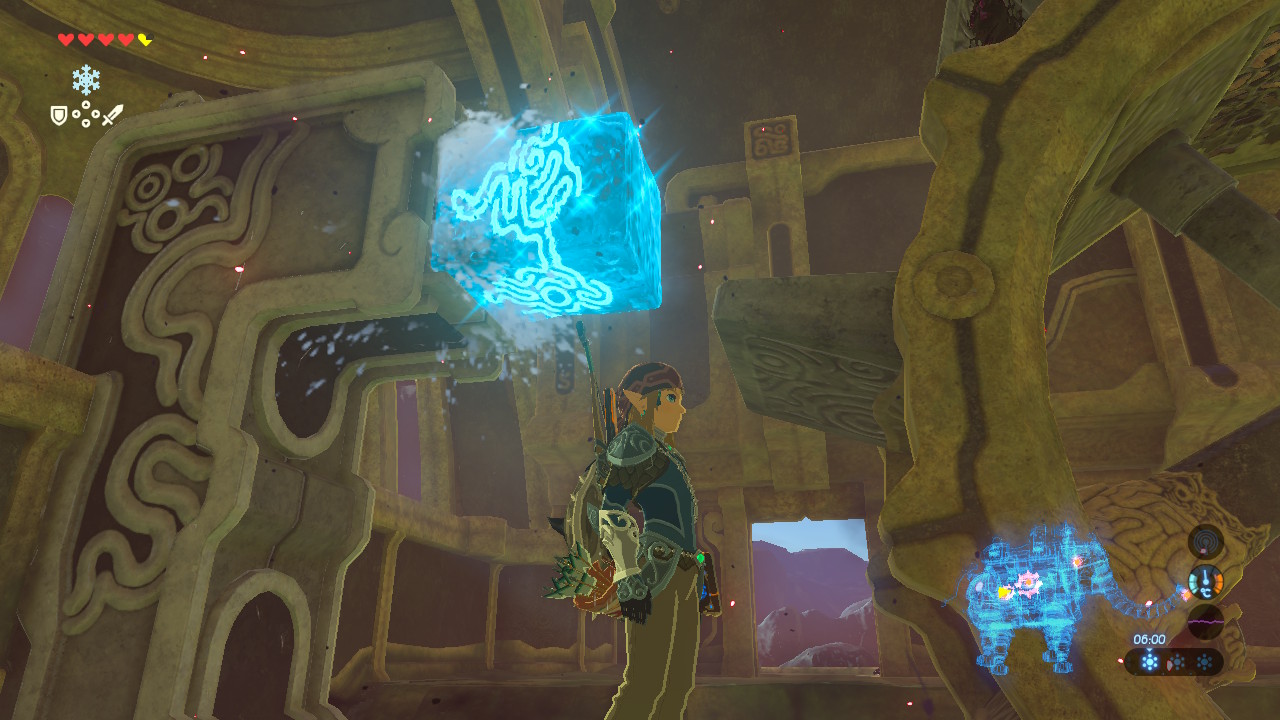Select the Cryonis snowflake rune icon

(x=86, y=80)
